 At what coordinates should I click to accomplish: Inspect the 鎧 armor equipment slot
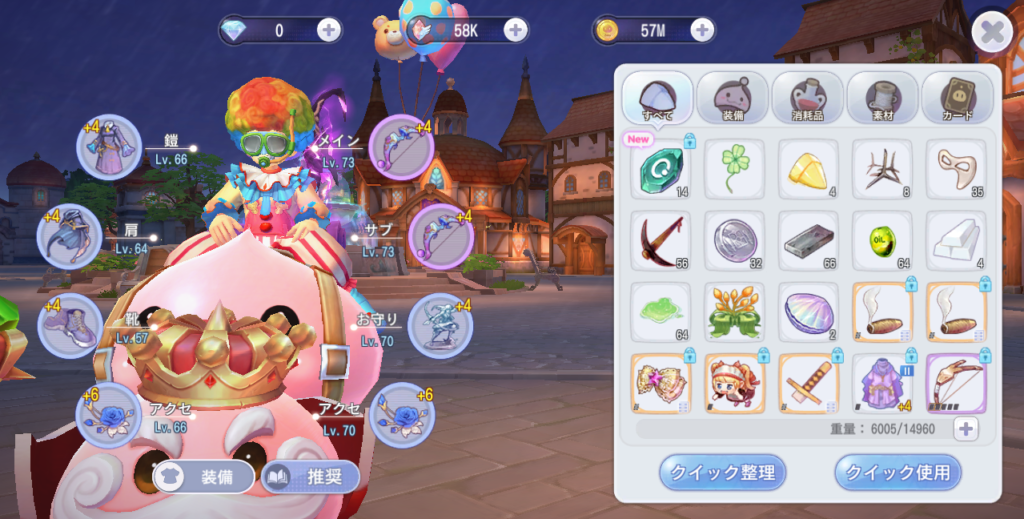pos(109,147)
